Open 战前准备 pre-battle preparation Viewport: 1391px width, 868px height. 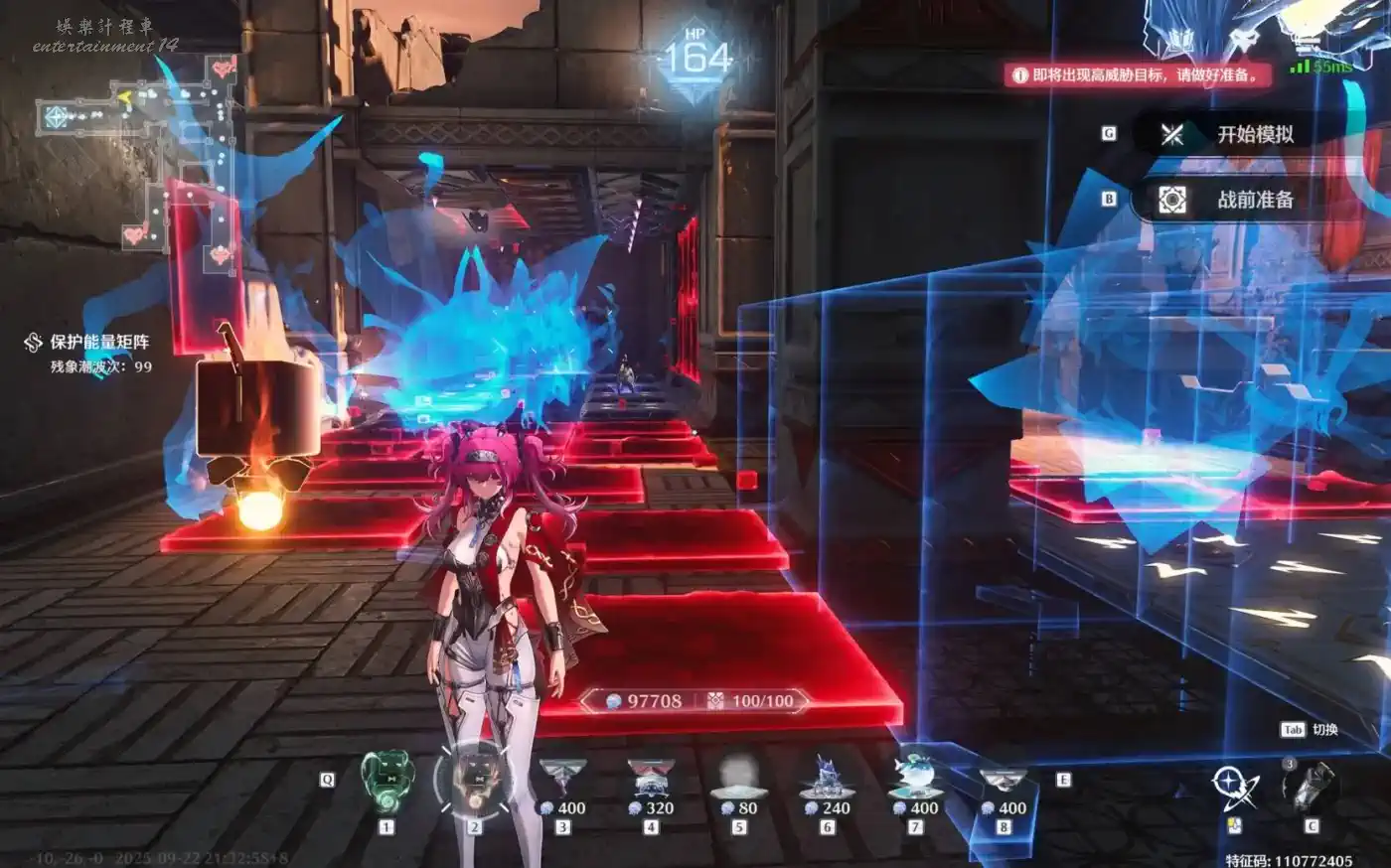(x=1254, y=200)
